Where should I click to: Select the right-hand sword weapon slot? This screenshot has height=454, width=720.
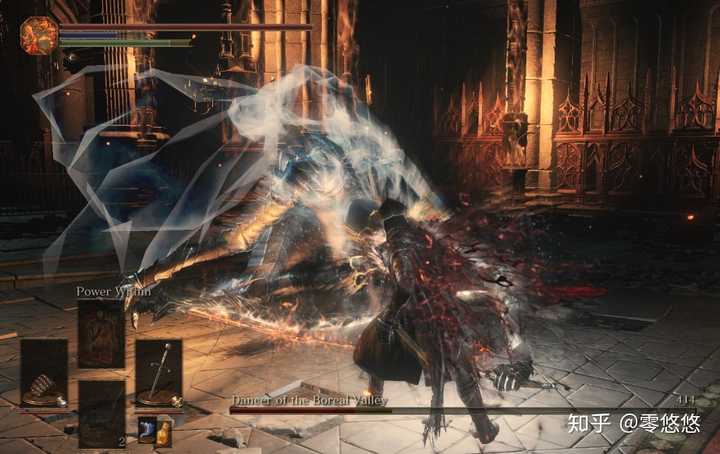(158, 372)
